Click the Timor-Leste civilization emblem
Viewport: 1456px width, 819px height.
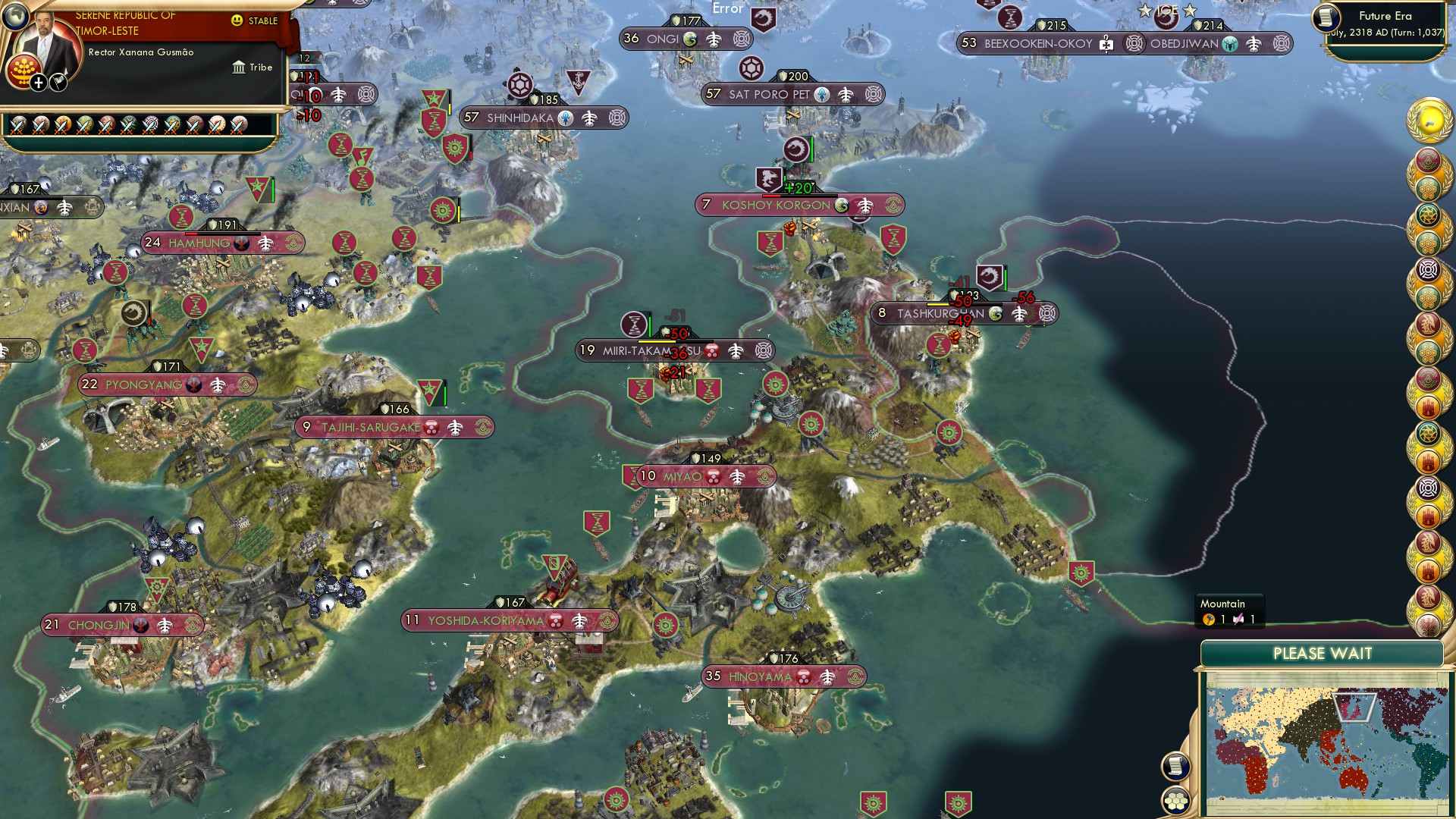tap(24, 70)
